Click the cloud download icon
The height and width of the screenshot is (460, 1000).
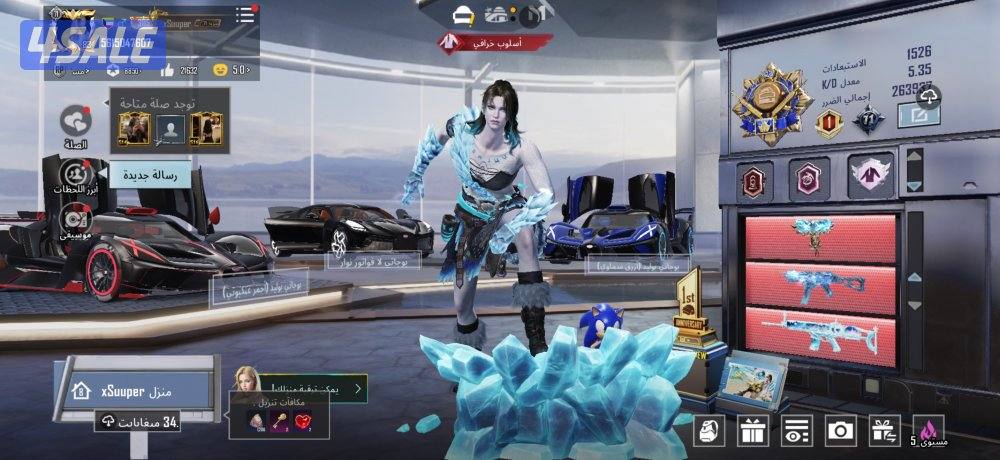(x=930, y=95)
